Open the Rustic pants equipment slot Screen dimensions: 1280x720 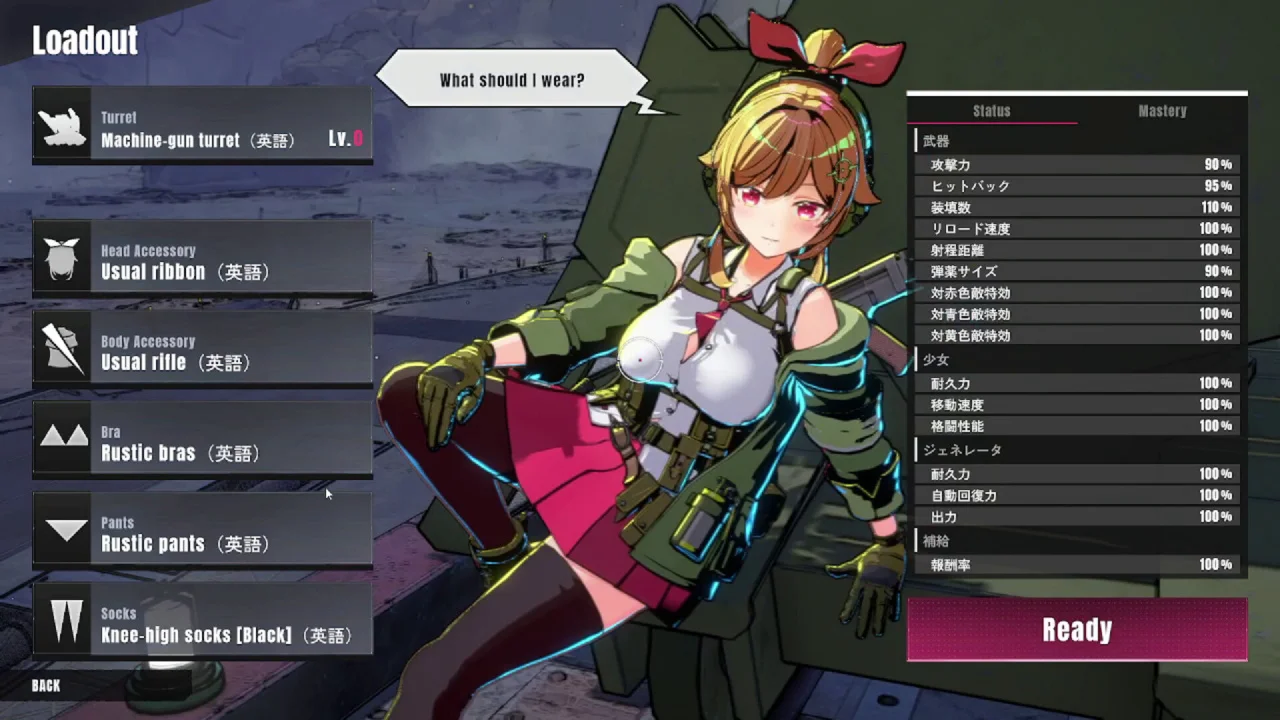202,530
